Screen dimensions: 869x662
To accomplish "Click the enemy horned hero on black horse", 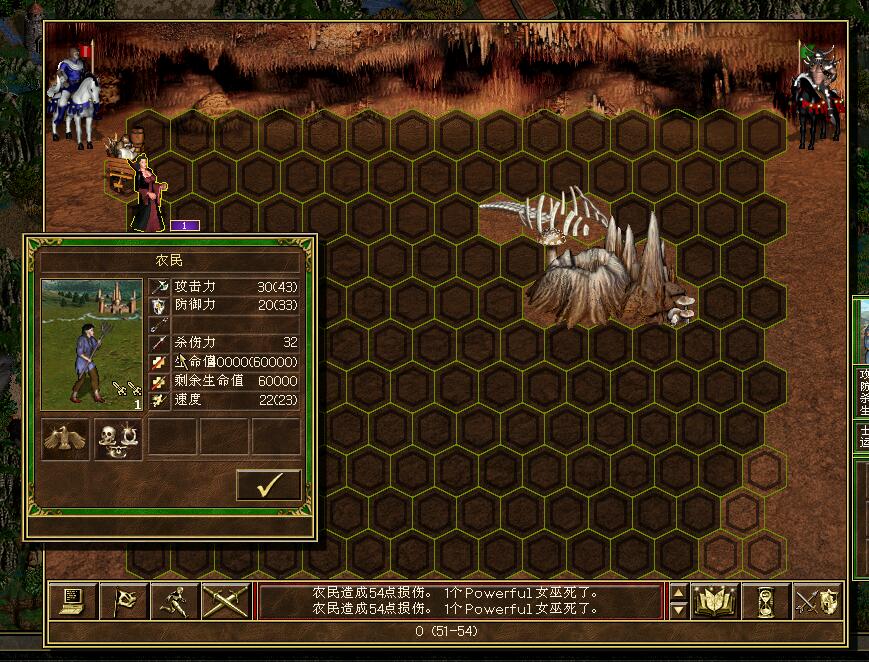I will pyautogui.click(x=815, y=90).
